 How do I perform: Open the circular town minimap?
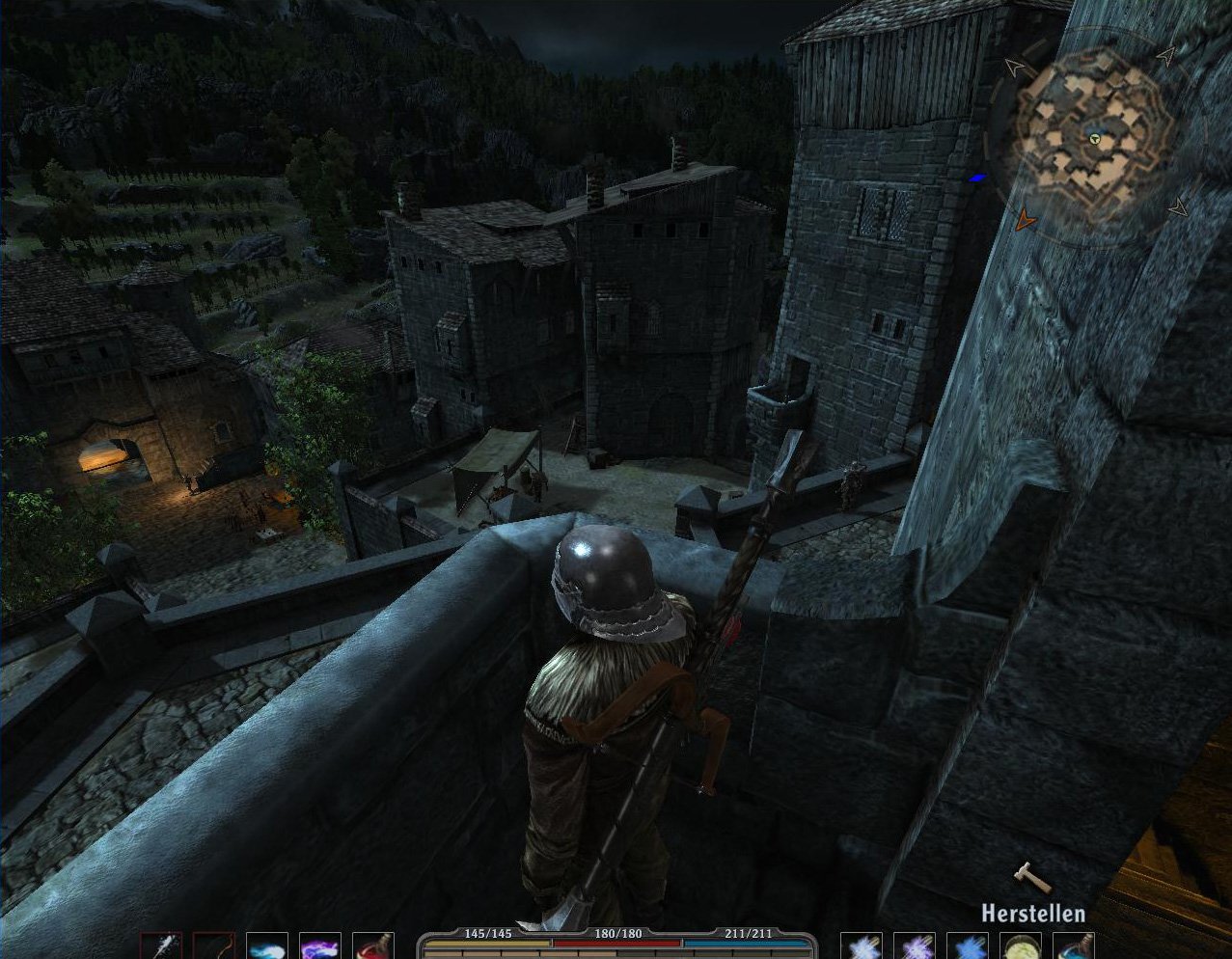(1095, 137)
